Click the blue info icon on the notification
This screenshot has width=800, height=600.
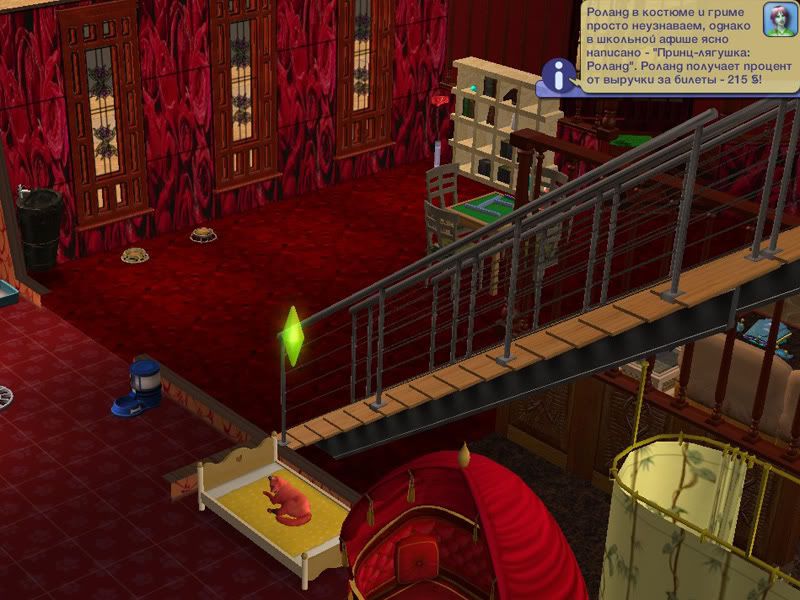point(559,72)
